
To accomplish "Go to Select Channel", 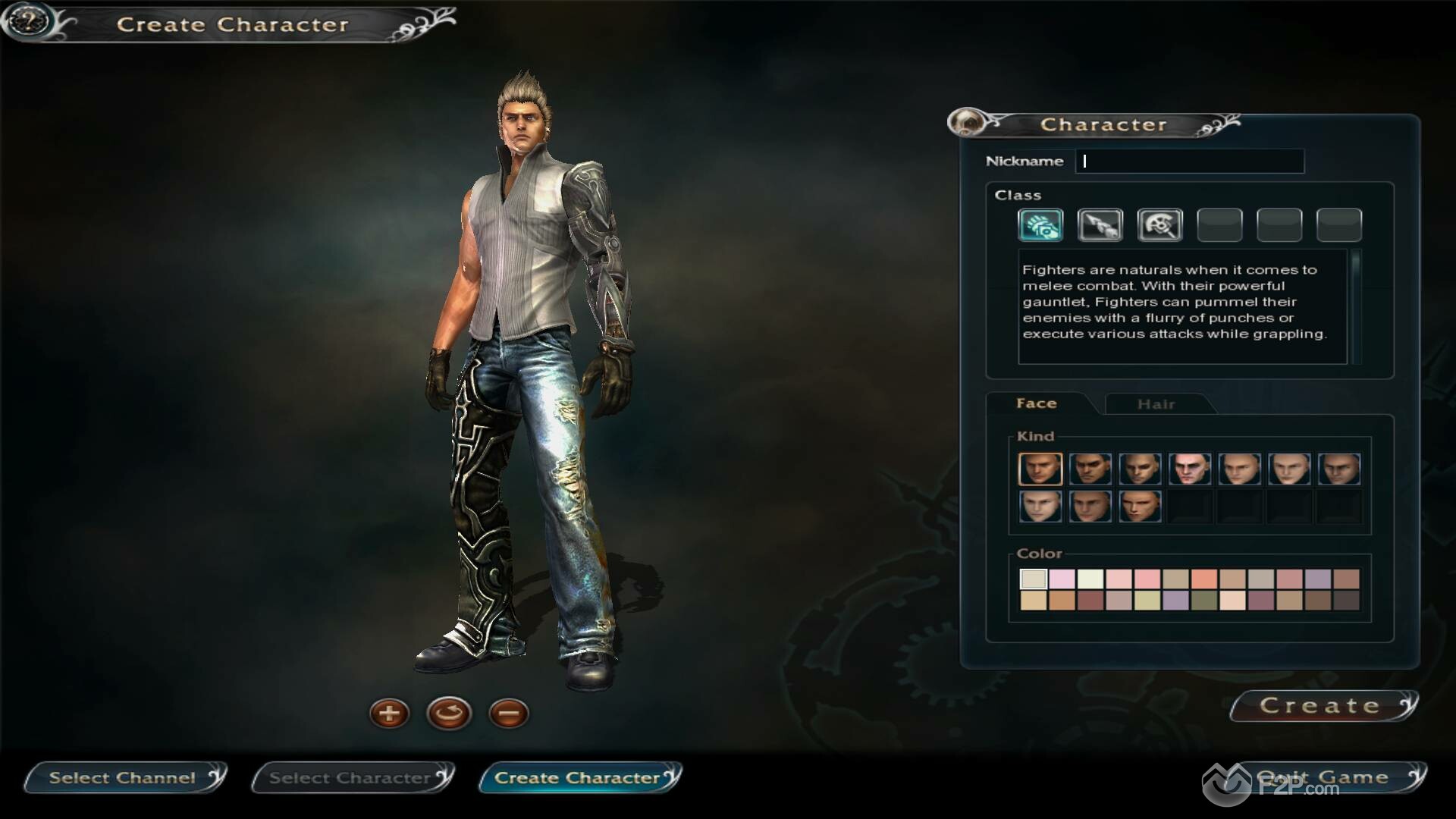I will [x=124, y=778].
